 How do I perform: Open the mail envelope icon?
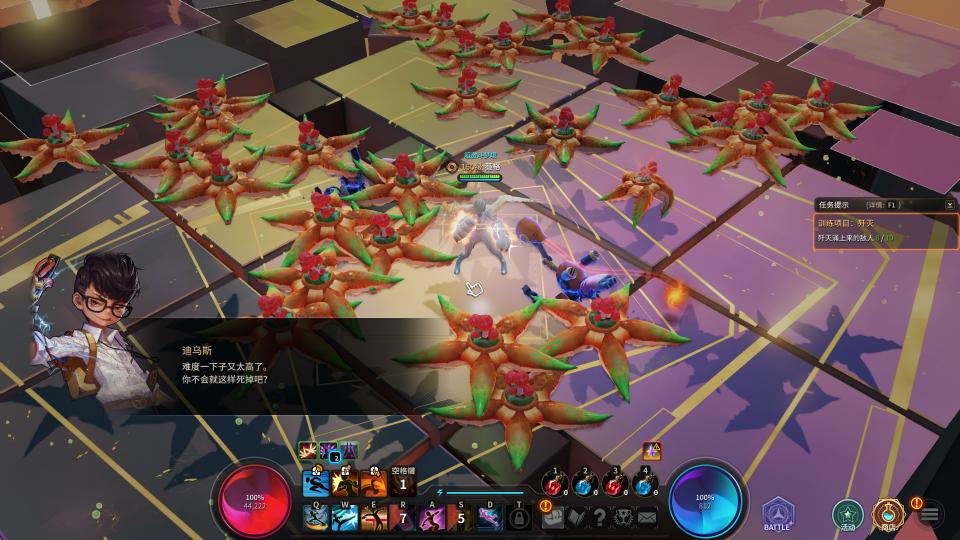pos(646,517)
